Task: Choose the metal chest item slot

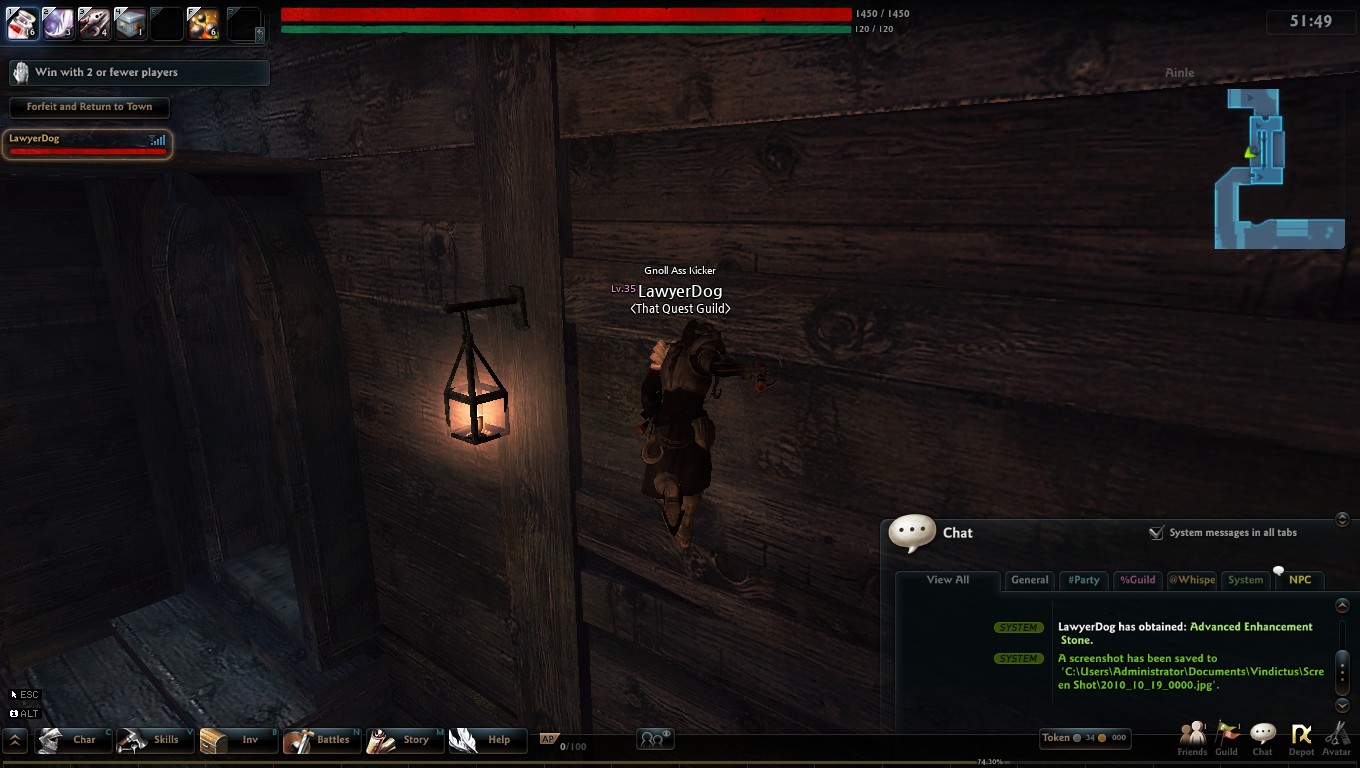Action: (x=130, y=23)
